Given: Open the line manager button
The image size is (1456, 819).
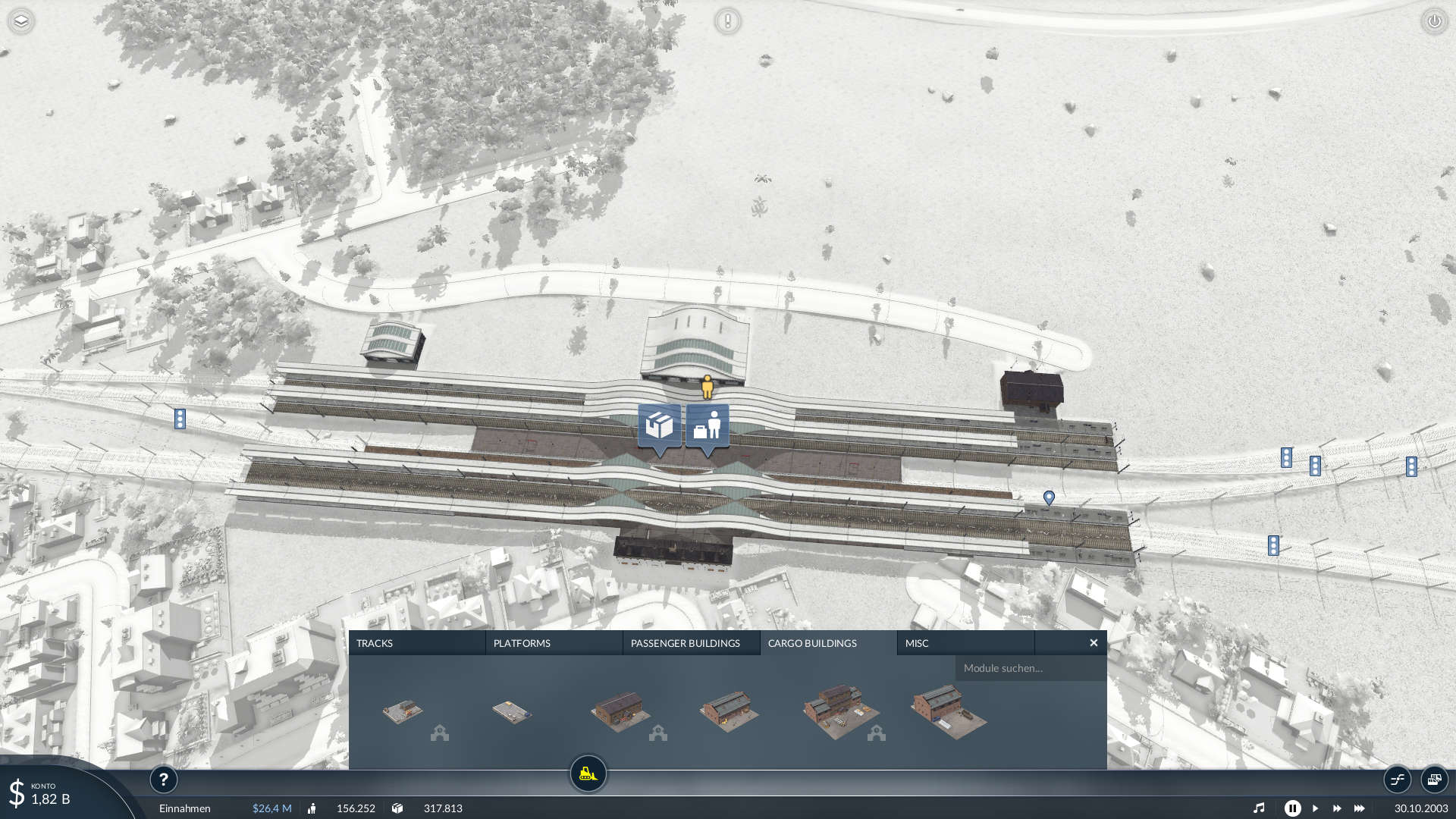Looking at the screenshot, I should pyautogui.click(x=1398, y=779).
